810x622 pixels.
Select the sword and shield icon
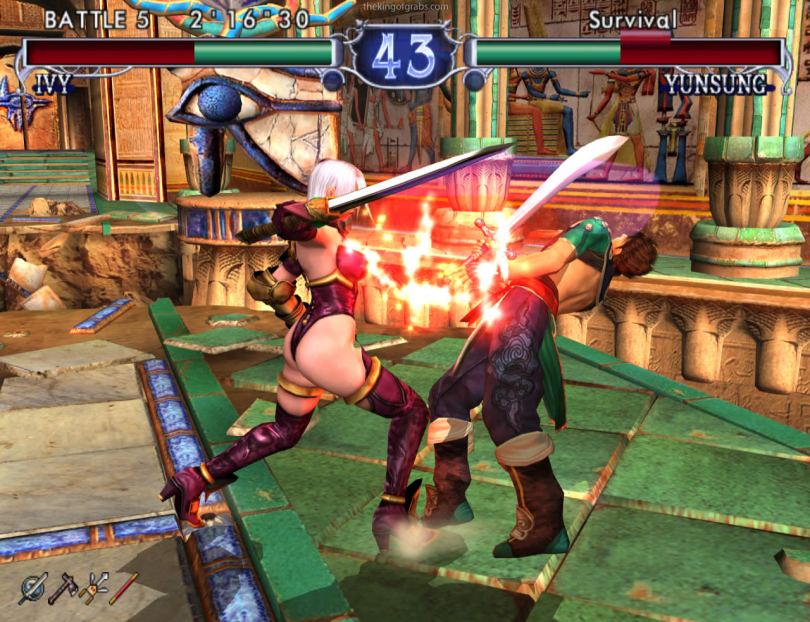point(33,588)
